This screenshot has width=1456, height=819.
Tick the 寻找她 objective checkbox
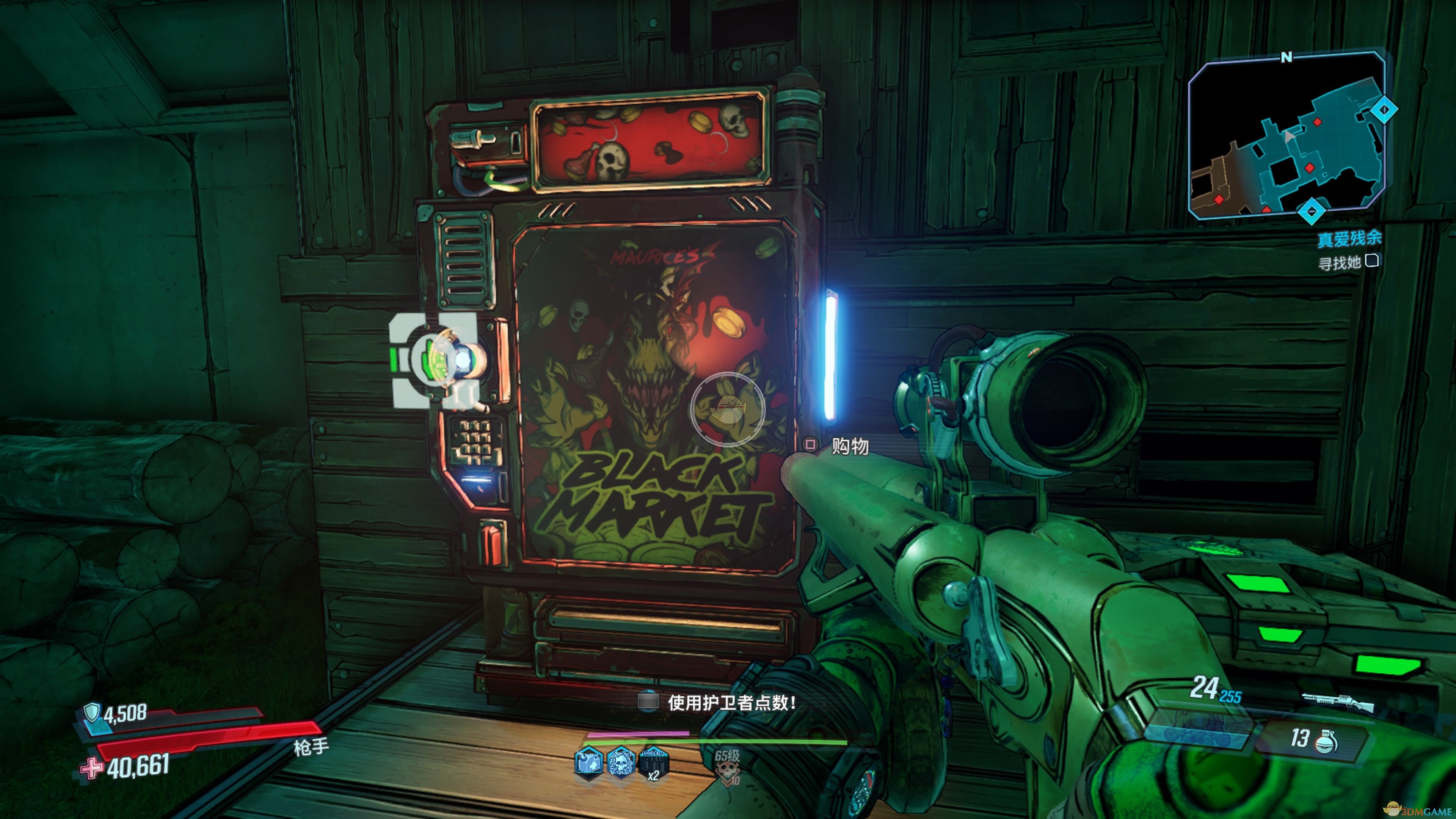tap(1372, 260)
